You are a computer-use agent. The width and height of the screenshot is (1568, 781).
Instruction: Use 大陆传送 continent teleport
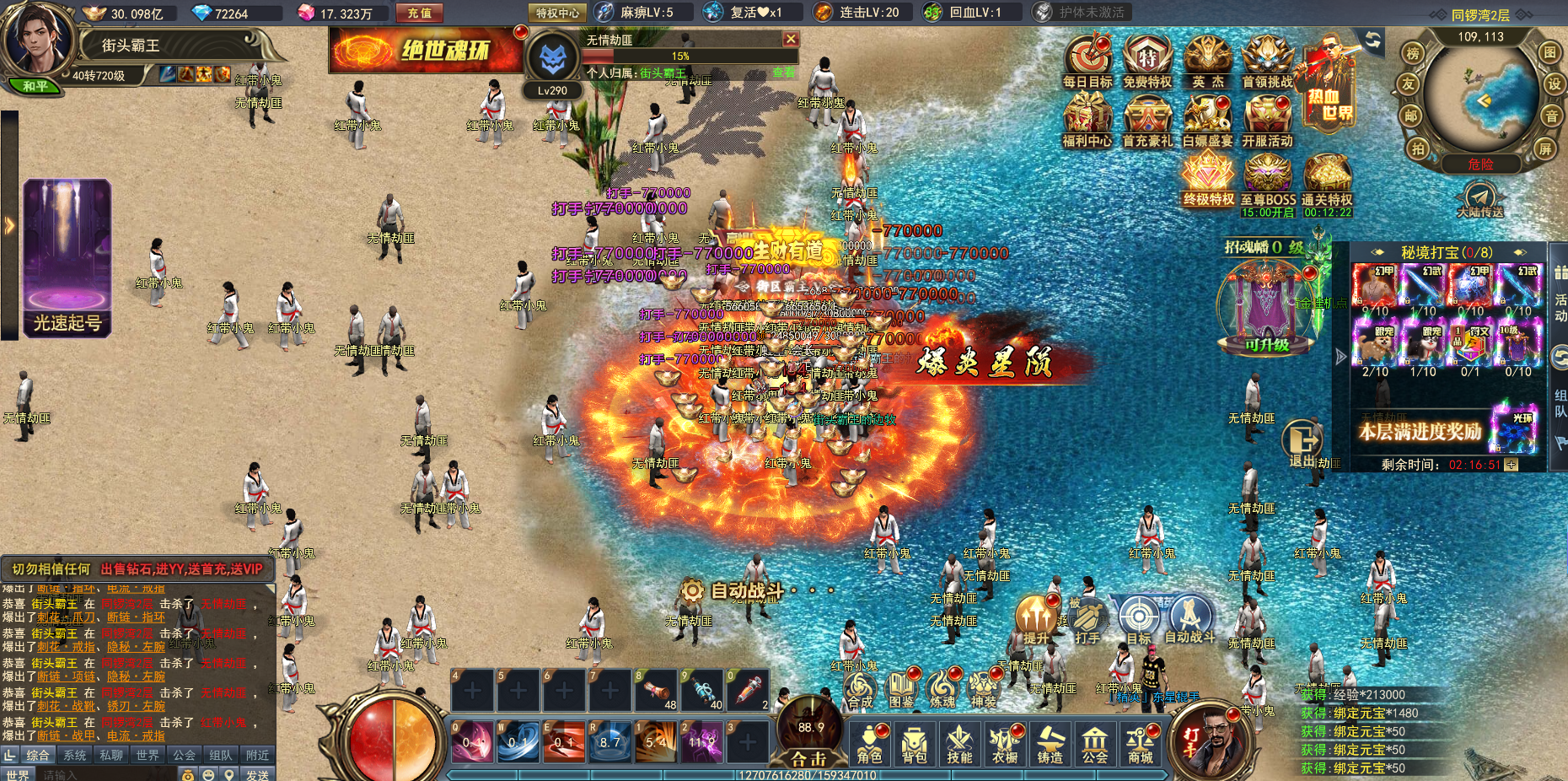1480,201
